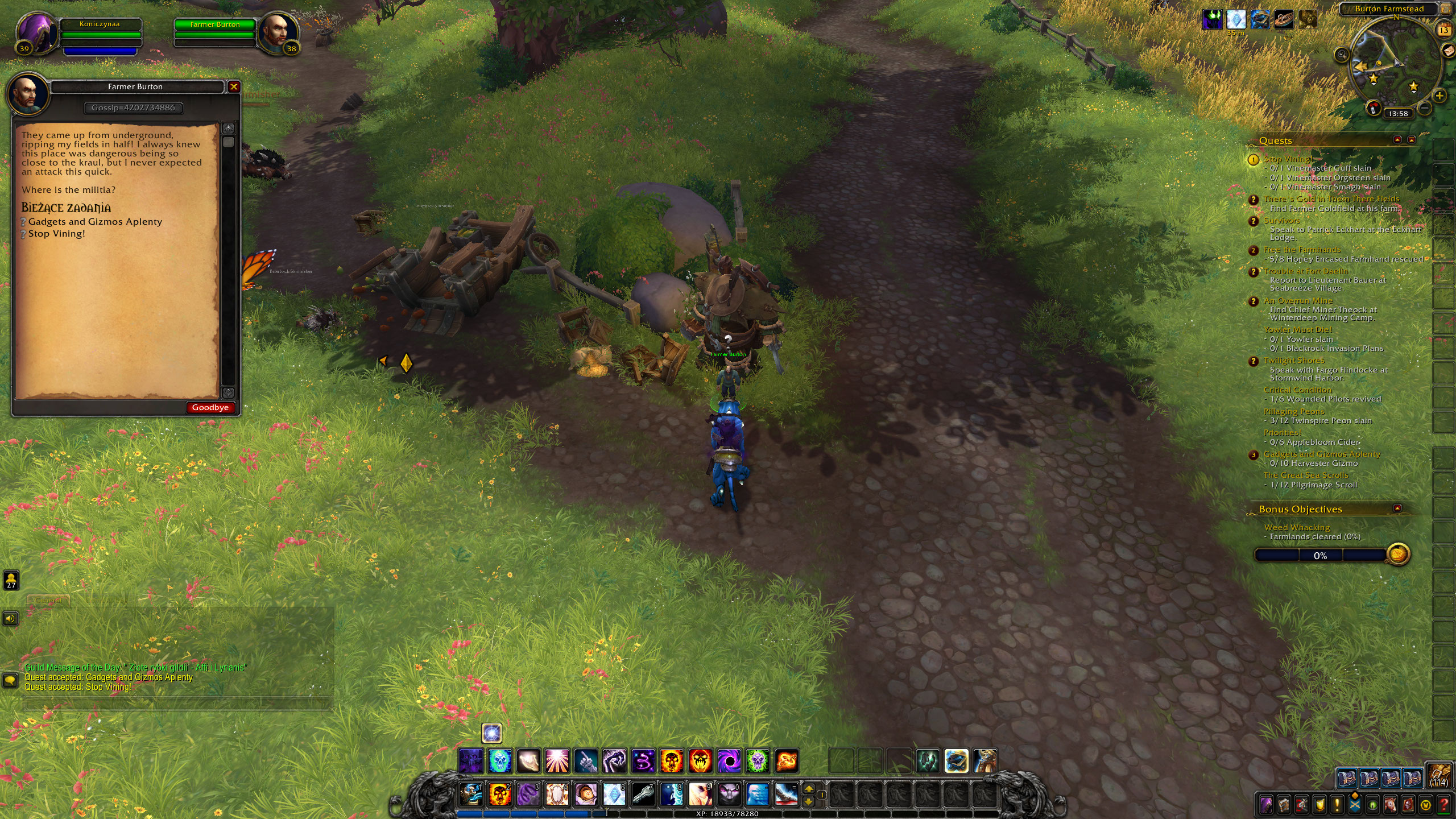Open the Adventure Guide red book icon
The height and width of the screenshot is (819, 1456).
[x=1408, y=803]
